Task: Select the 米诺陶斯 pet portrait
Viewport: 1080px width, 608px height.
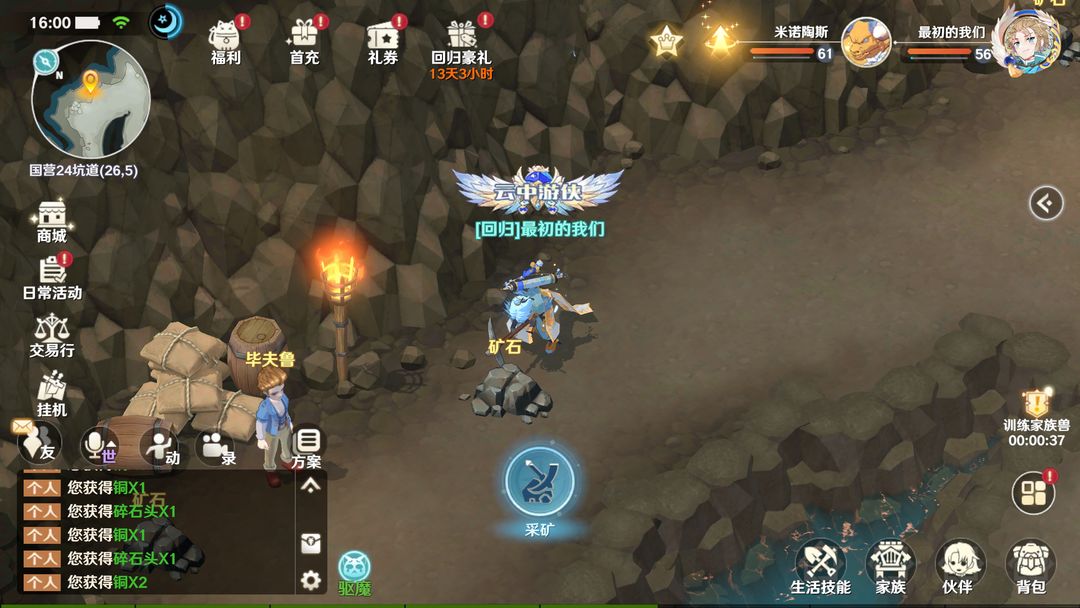Action: (x=866, y=43)
